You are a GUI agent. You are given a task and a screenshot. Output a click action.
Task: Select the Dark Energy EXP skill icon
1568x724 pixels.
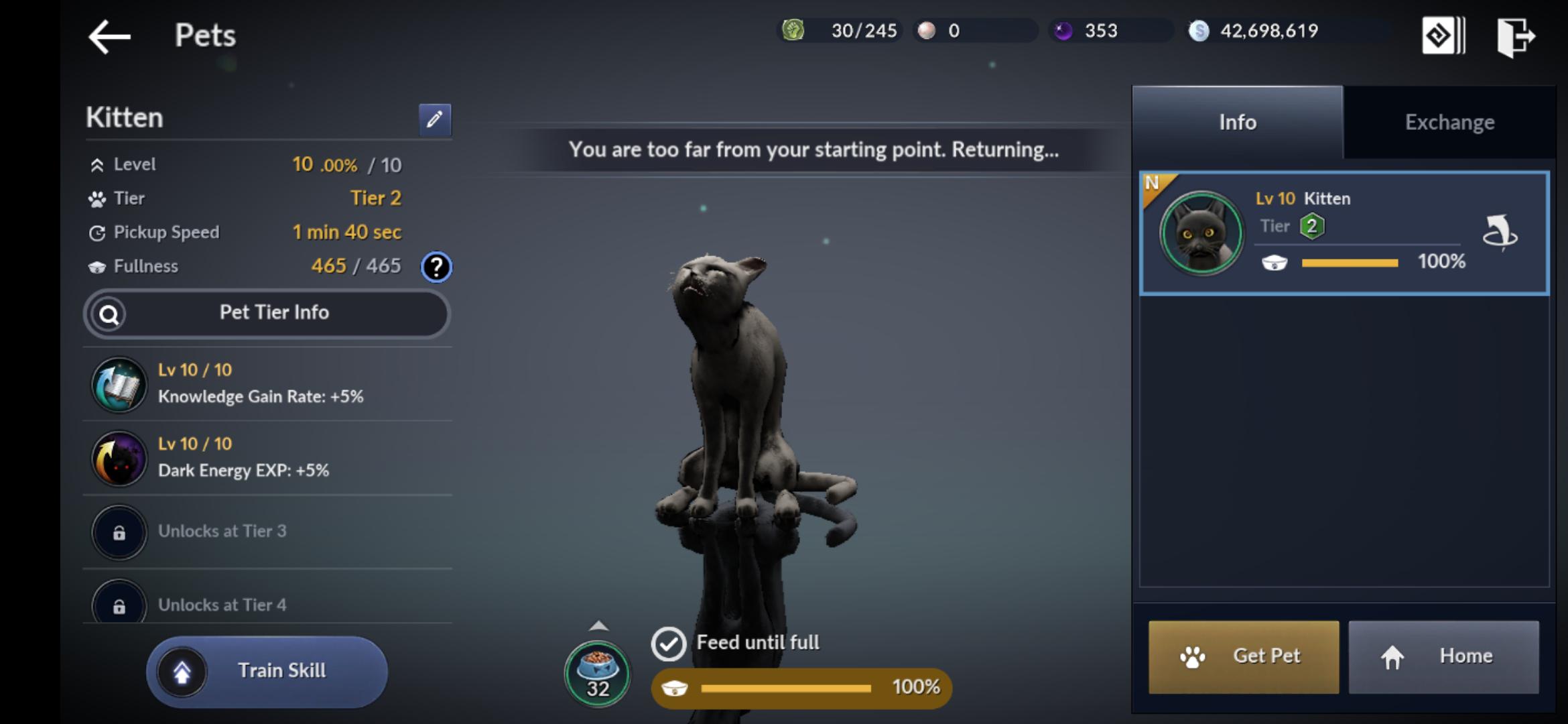pyautogui.click(x=119, y=459)
